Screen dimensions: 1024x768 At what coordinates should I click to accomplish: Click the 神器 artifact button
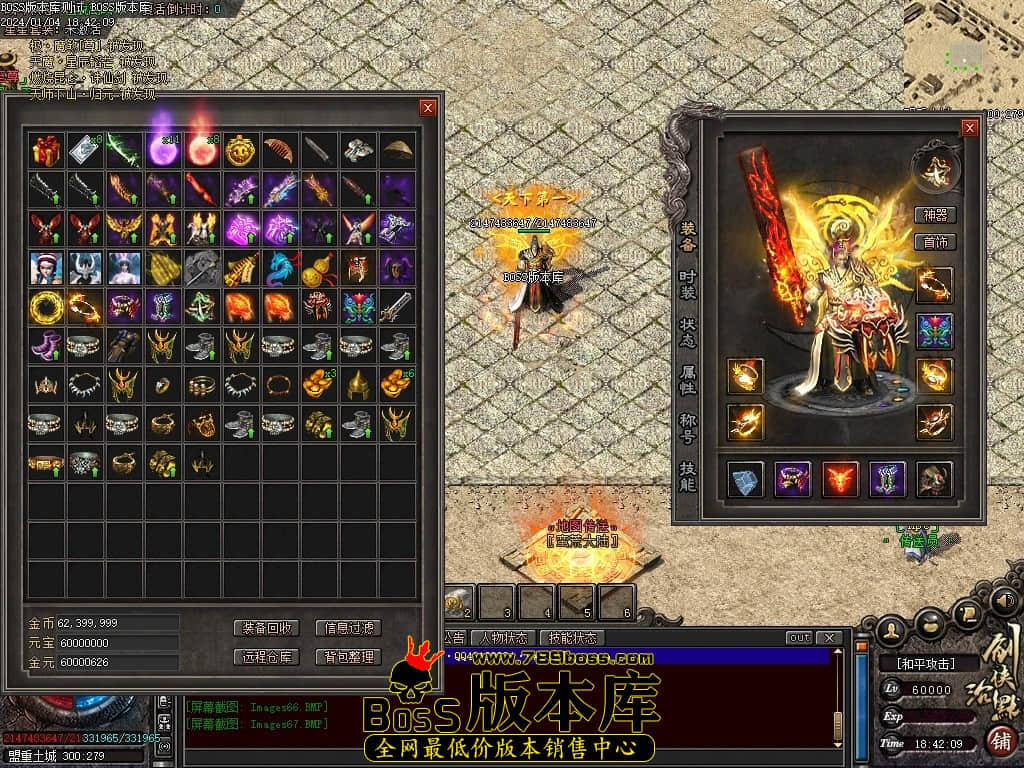[x=936, y=215]
